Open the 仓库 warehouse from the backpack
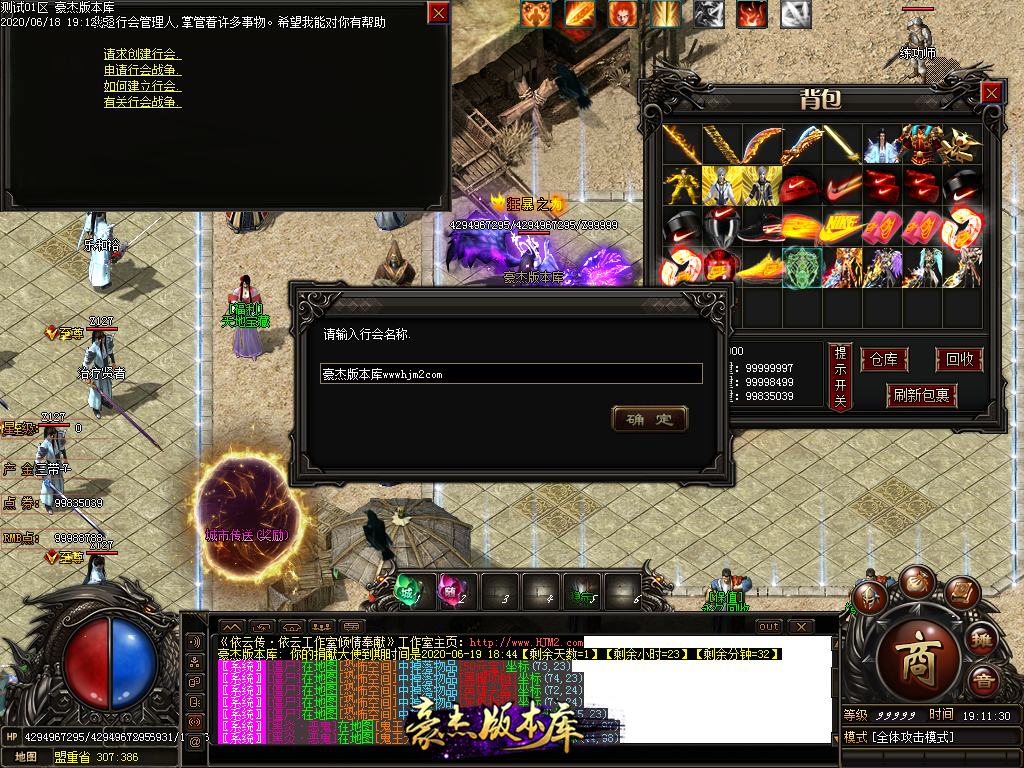 [884, 360]
